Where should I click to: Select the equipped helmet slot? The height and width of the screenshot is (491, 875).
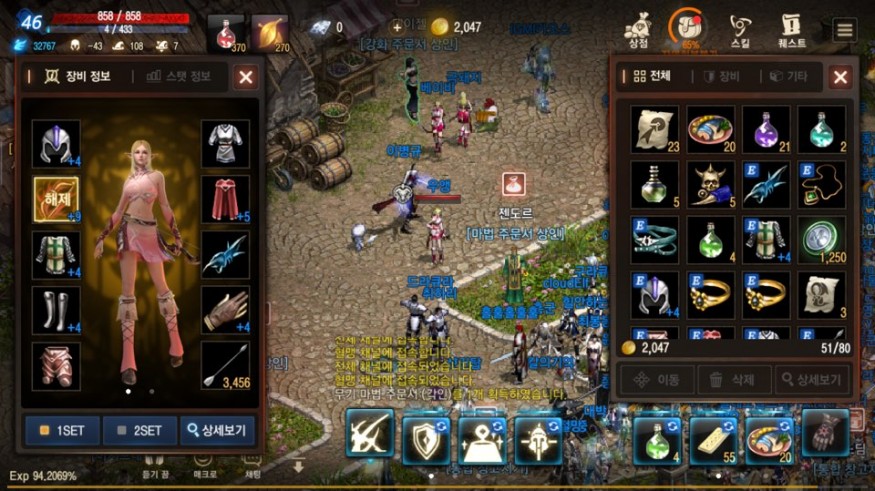[x=56, y=144]
